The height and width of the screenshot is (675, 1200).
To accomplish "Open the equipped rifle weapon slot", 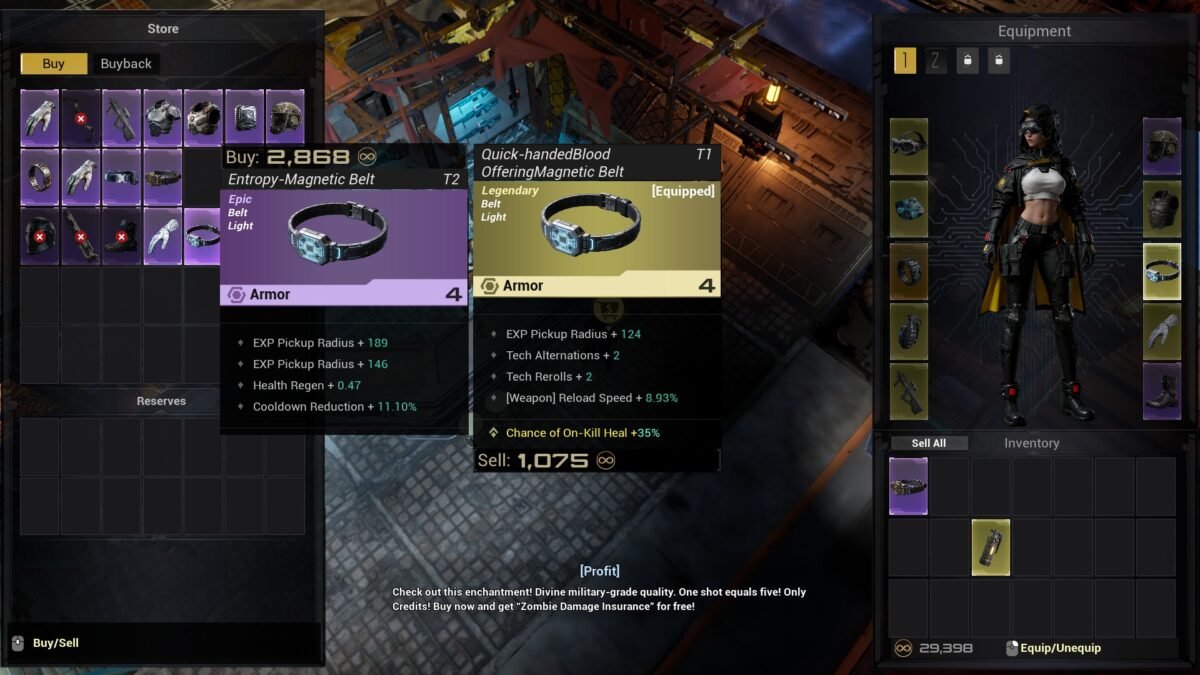I will [909, 391].
